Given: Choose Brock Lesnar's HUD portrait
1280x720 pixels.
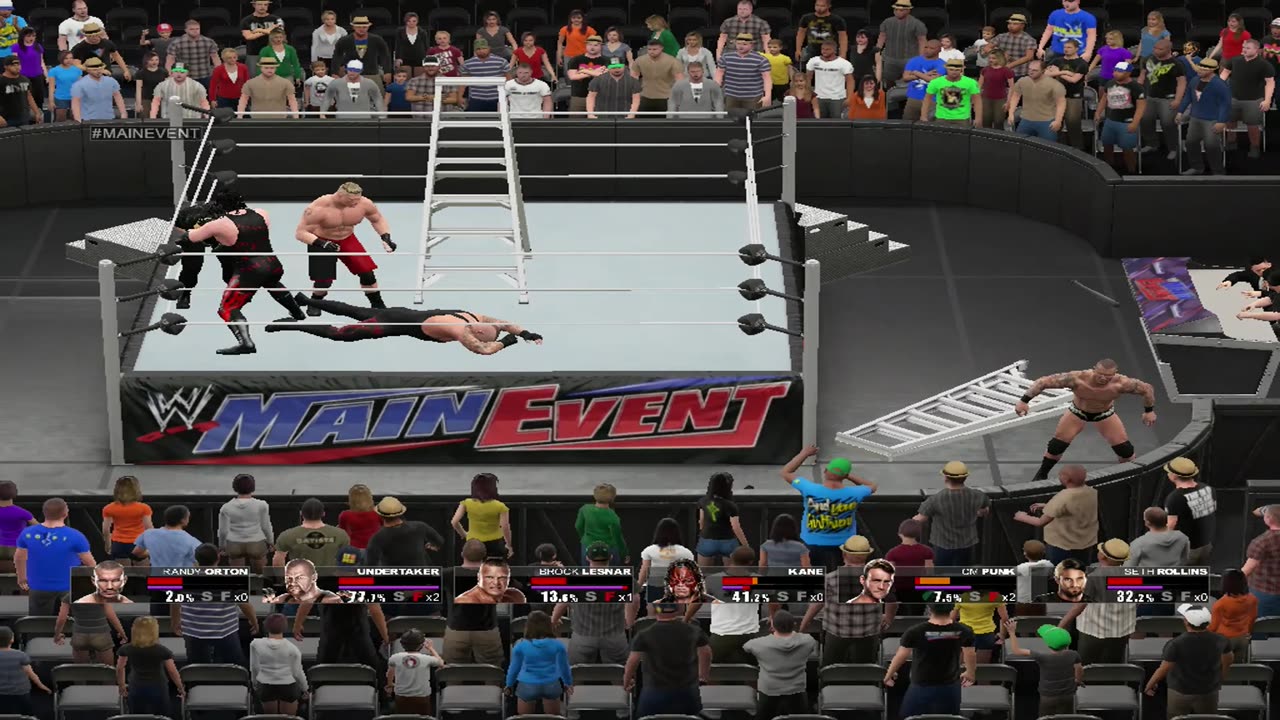Looking at the screenshot, I should tap(490, 583).
